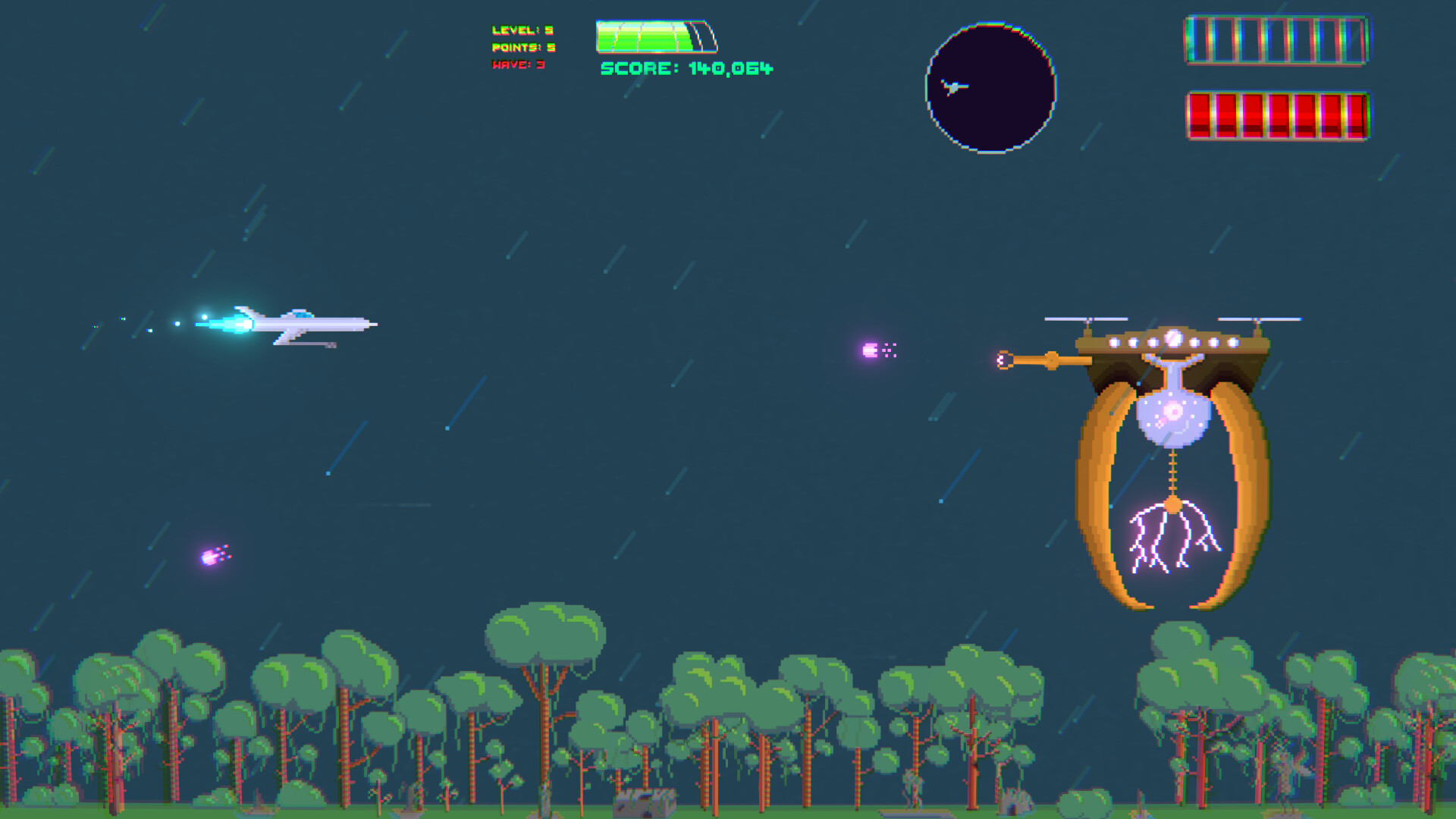Click the WAVE: 3 stat label
Screen dimensions: 1456x819
pyautogui.click(x=519, y=64)
